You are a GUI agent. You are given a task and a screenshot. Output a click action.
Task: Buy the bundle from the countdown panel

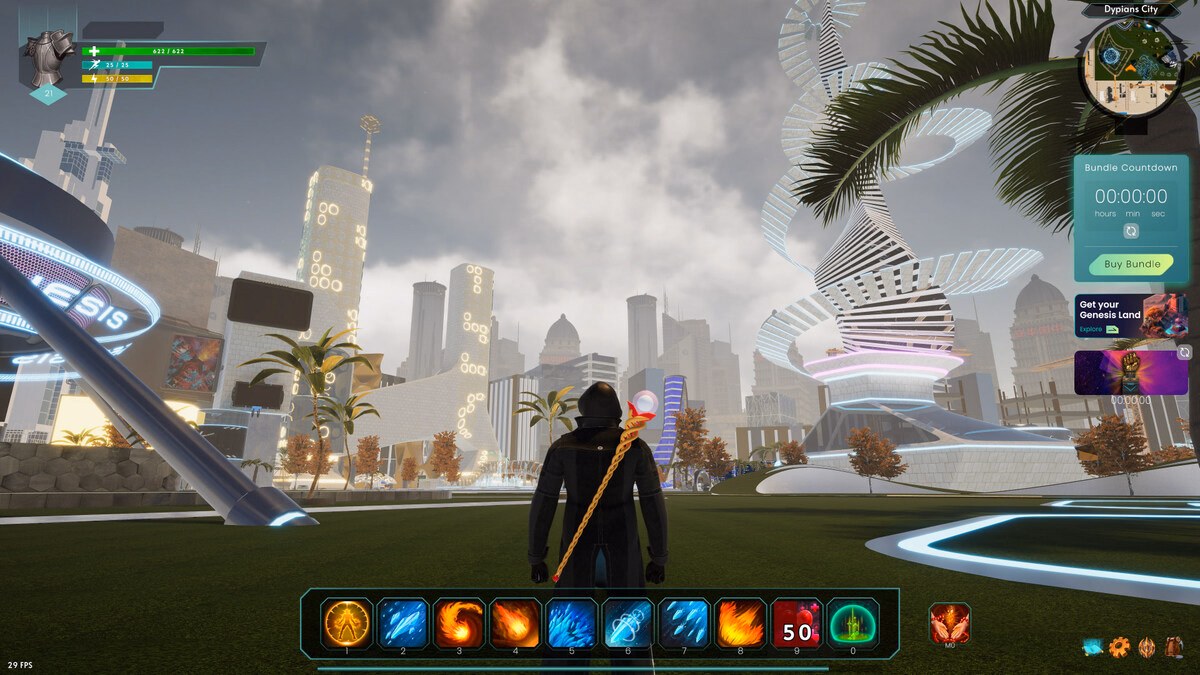click(1132, 264)
